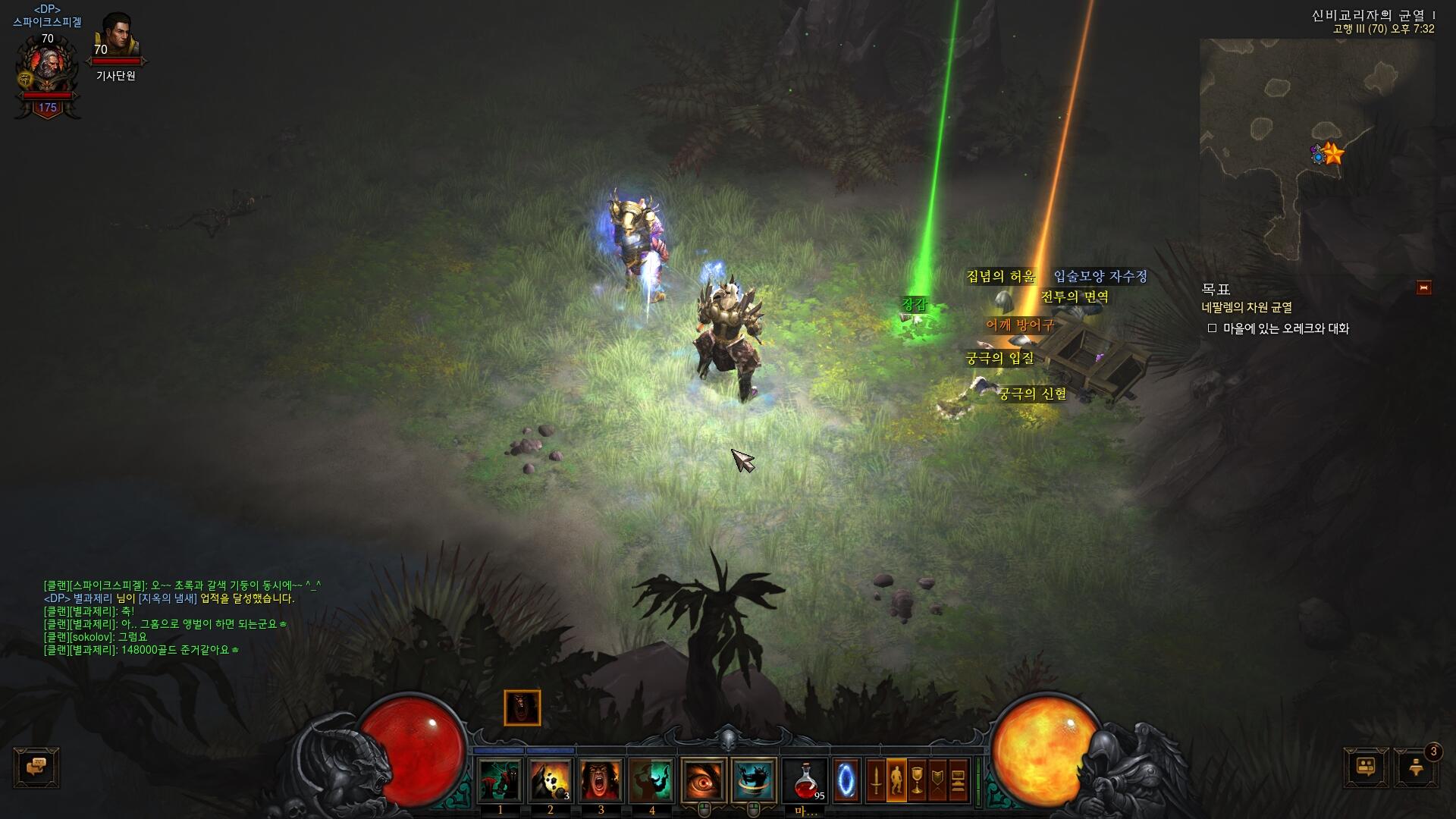Open the chat window button
Image resolution: width=1456 pixels, height=819 pixels.
pyautogui.click(x=36, y=767)
